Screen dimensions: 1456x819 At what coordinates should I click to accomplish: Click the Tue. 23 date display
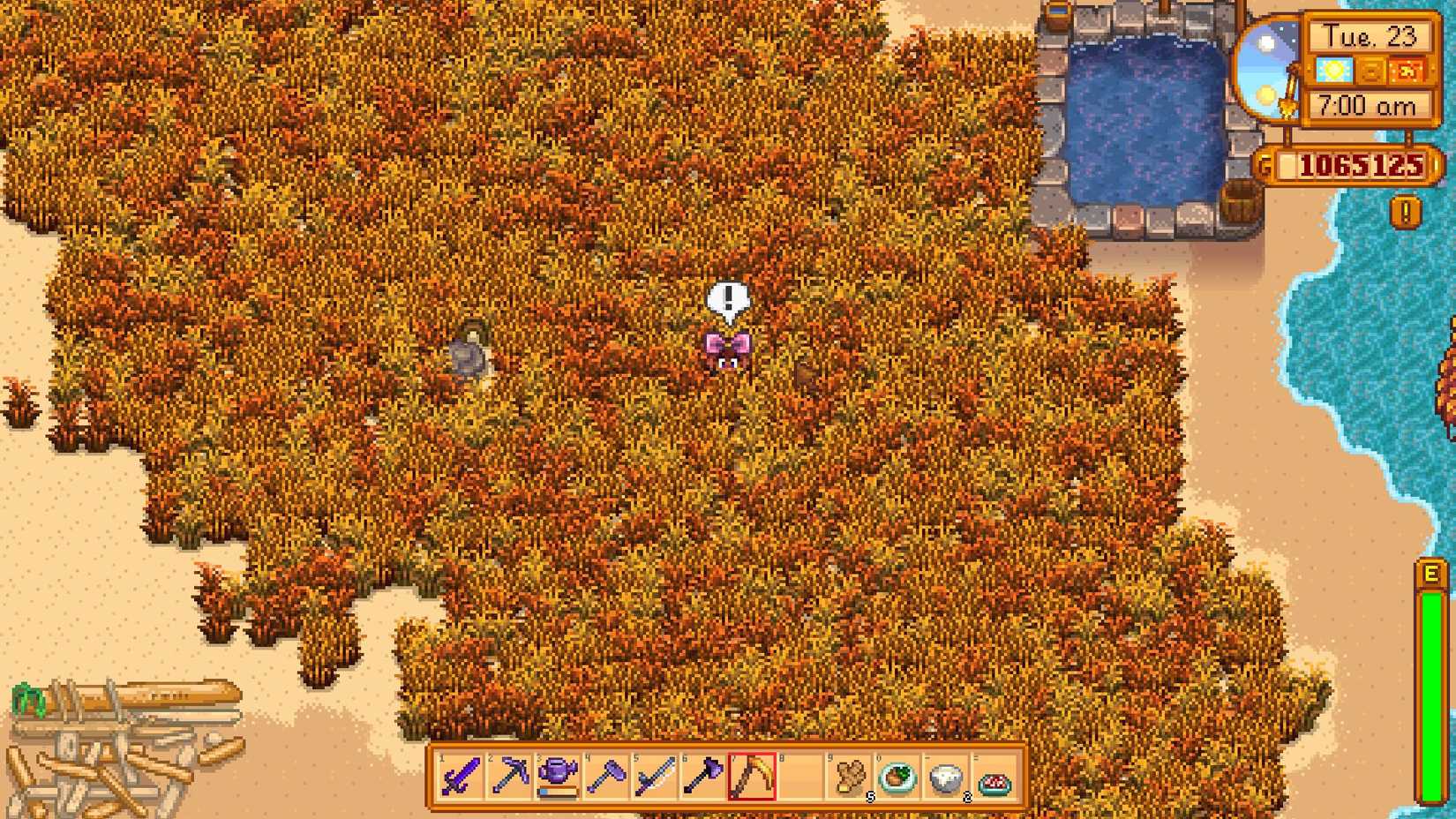coord(1370,36)
